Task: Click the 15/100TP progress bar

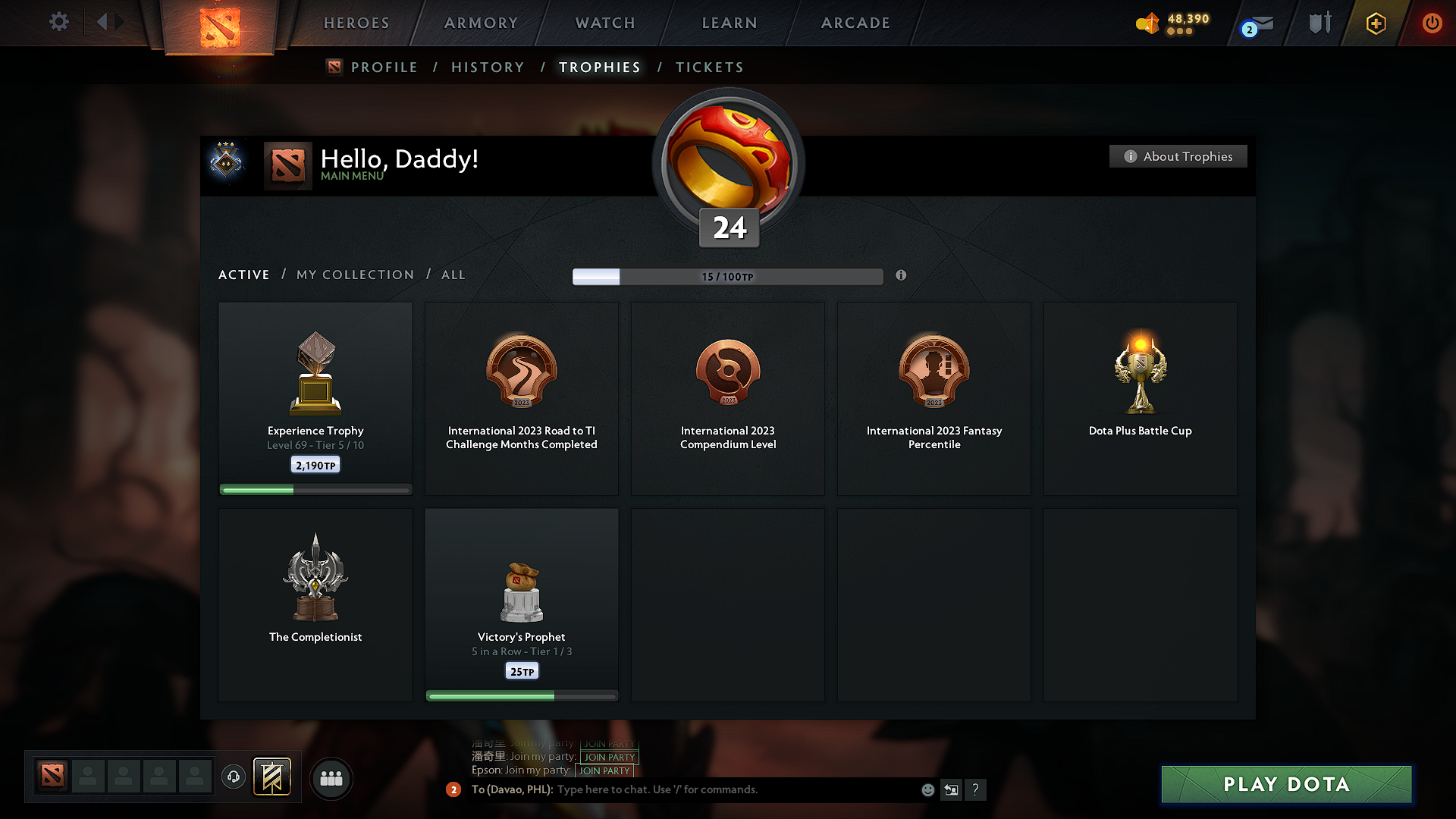Action: [x=728, y=277]
